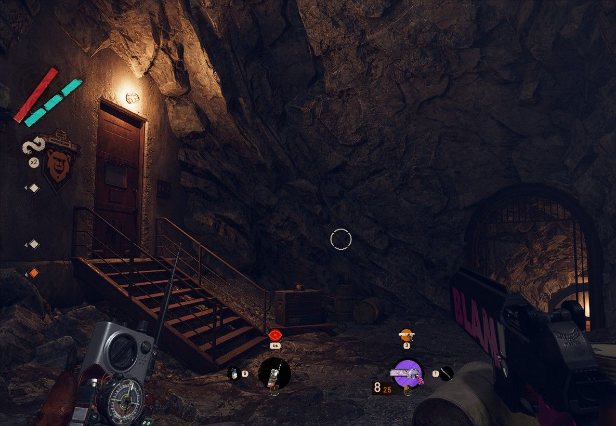Choose the grenade icon beside the Hackamajig
Screen dimensions: 616x426
click(234, 374)
